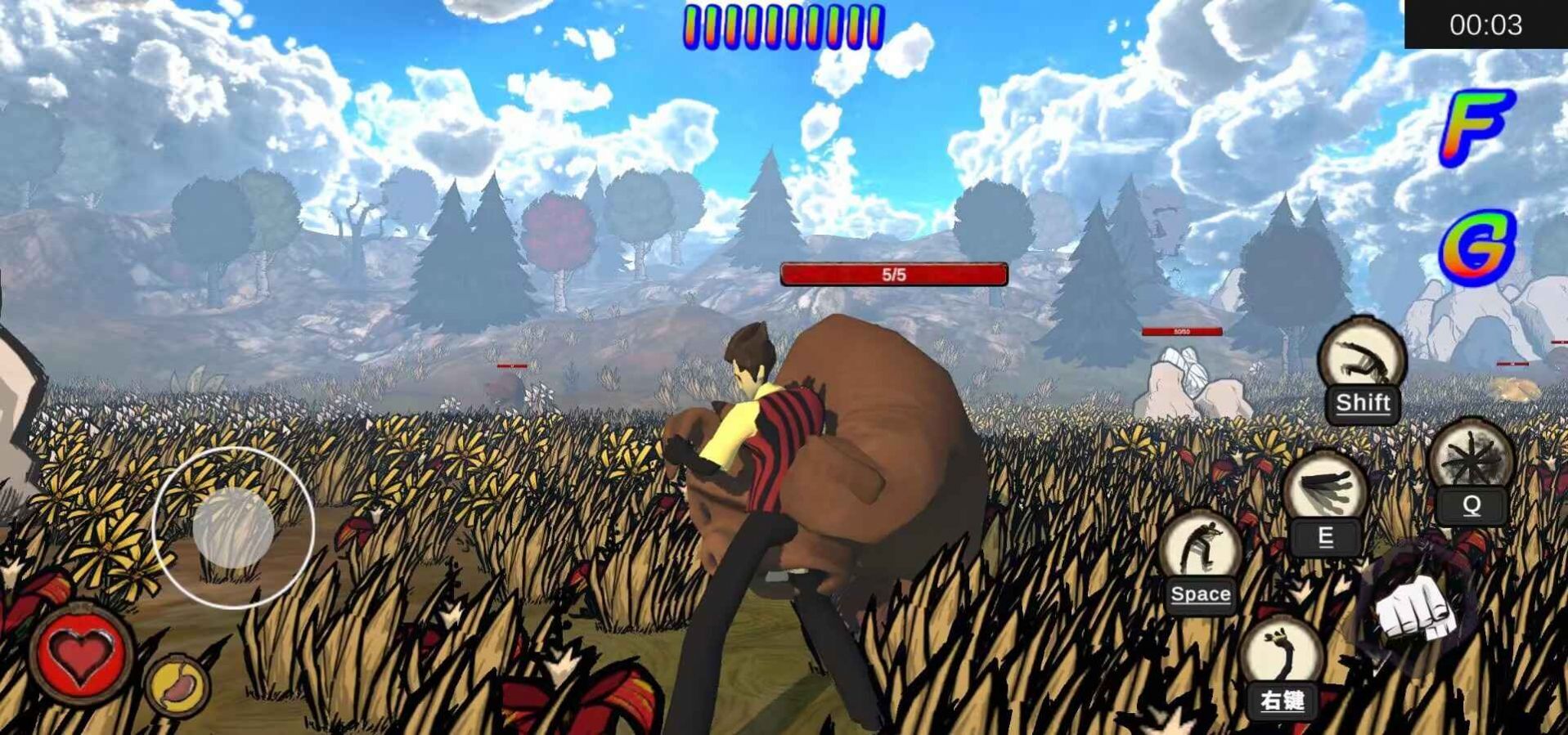This screenshot has height=735, width=1568.
Task: Tap the rainbow F button
Action: click(x=1476, y=128)
